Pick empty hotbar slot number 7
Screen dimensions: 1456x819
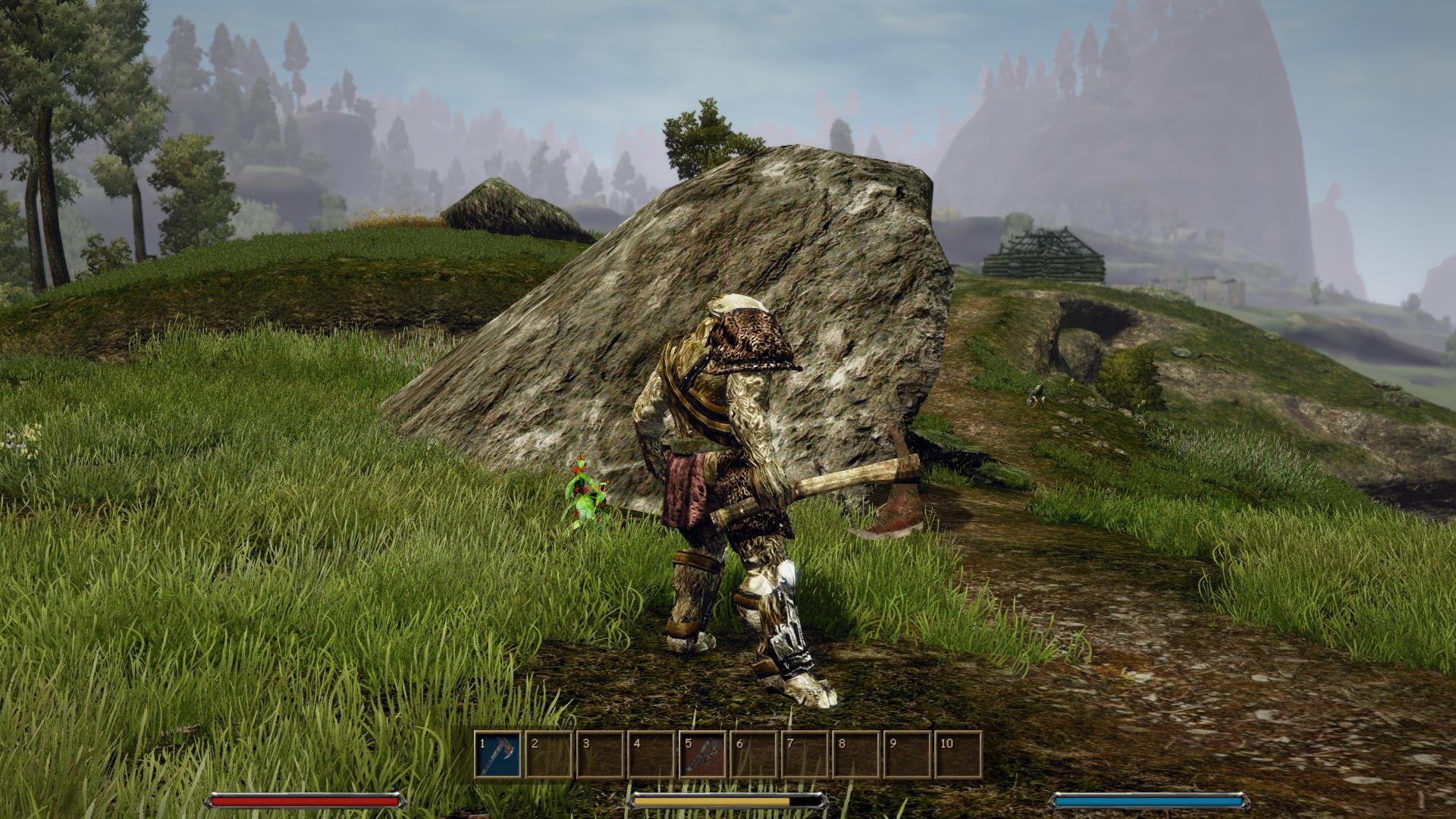click(x=804, y=755)
